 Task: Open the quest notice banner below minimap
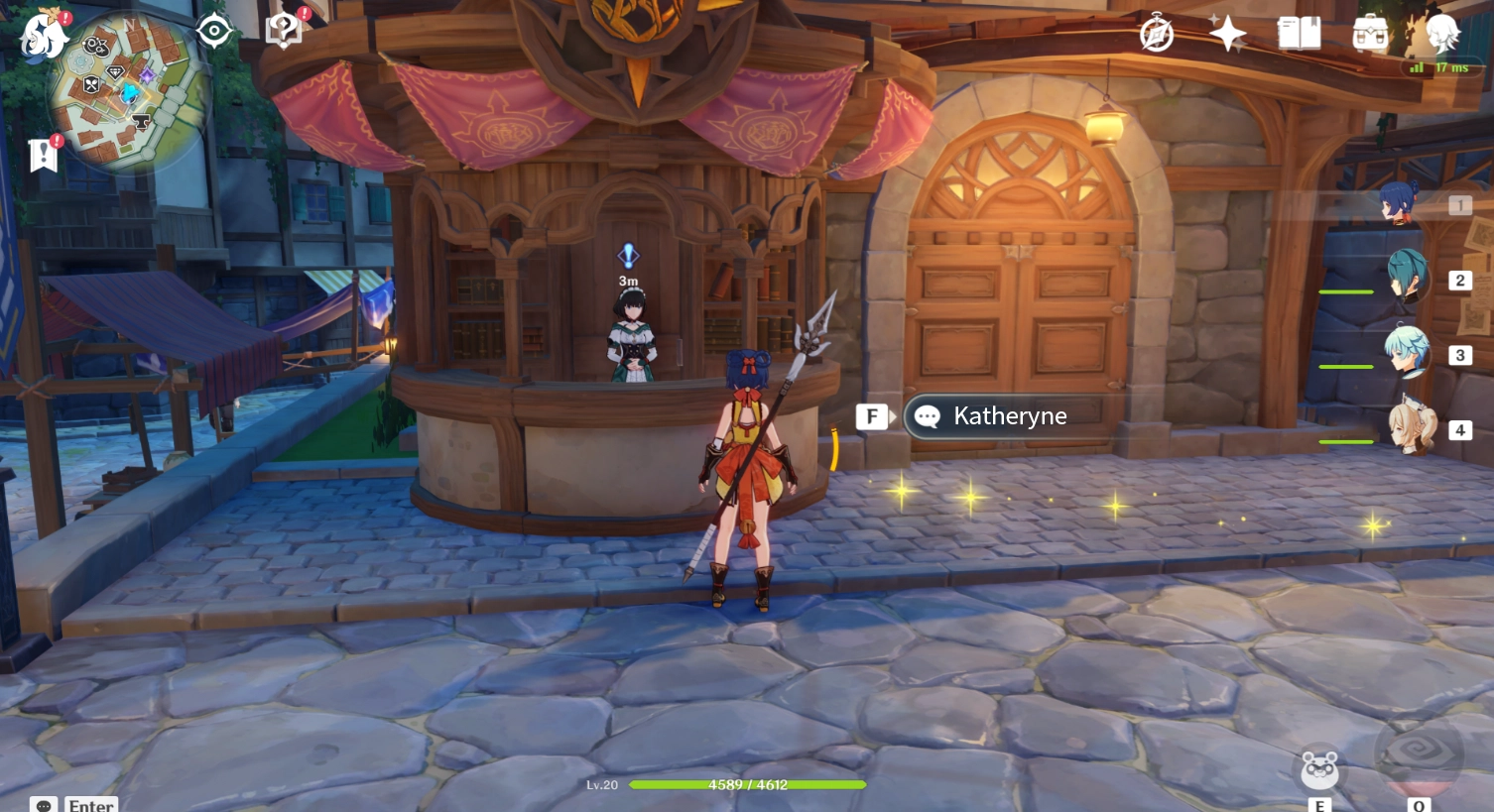[42, 155]
